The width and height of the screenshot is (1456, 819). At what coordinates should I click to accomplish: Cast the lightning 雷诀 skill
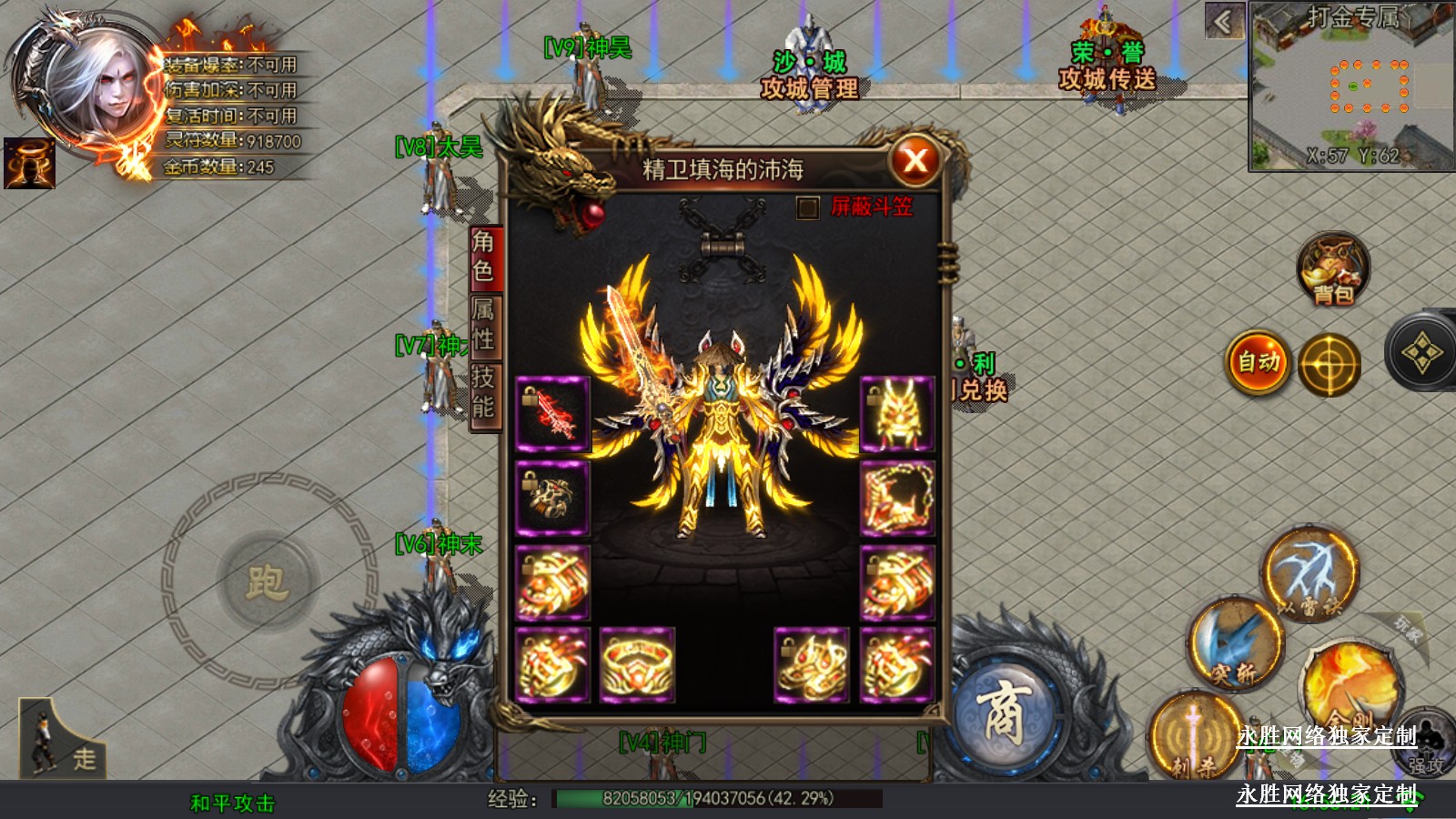pos(1309,573)
